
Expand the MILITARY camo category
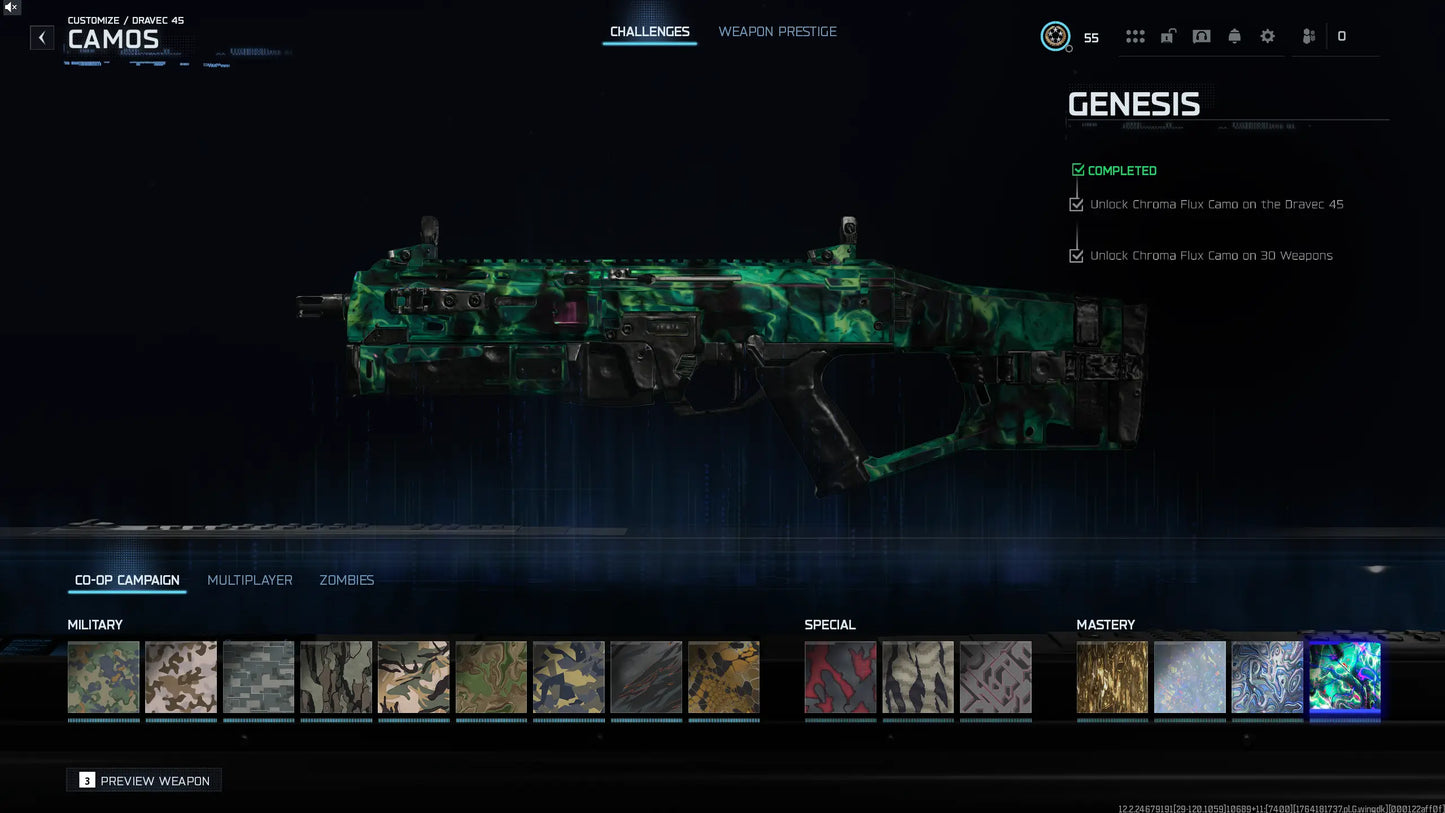pos(95,624)
